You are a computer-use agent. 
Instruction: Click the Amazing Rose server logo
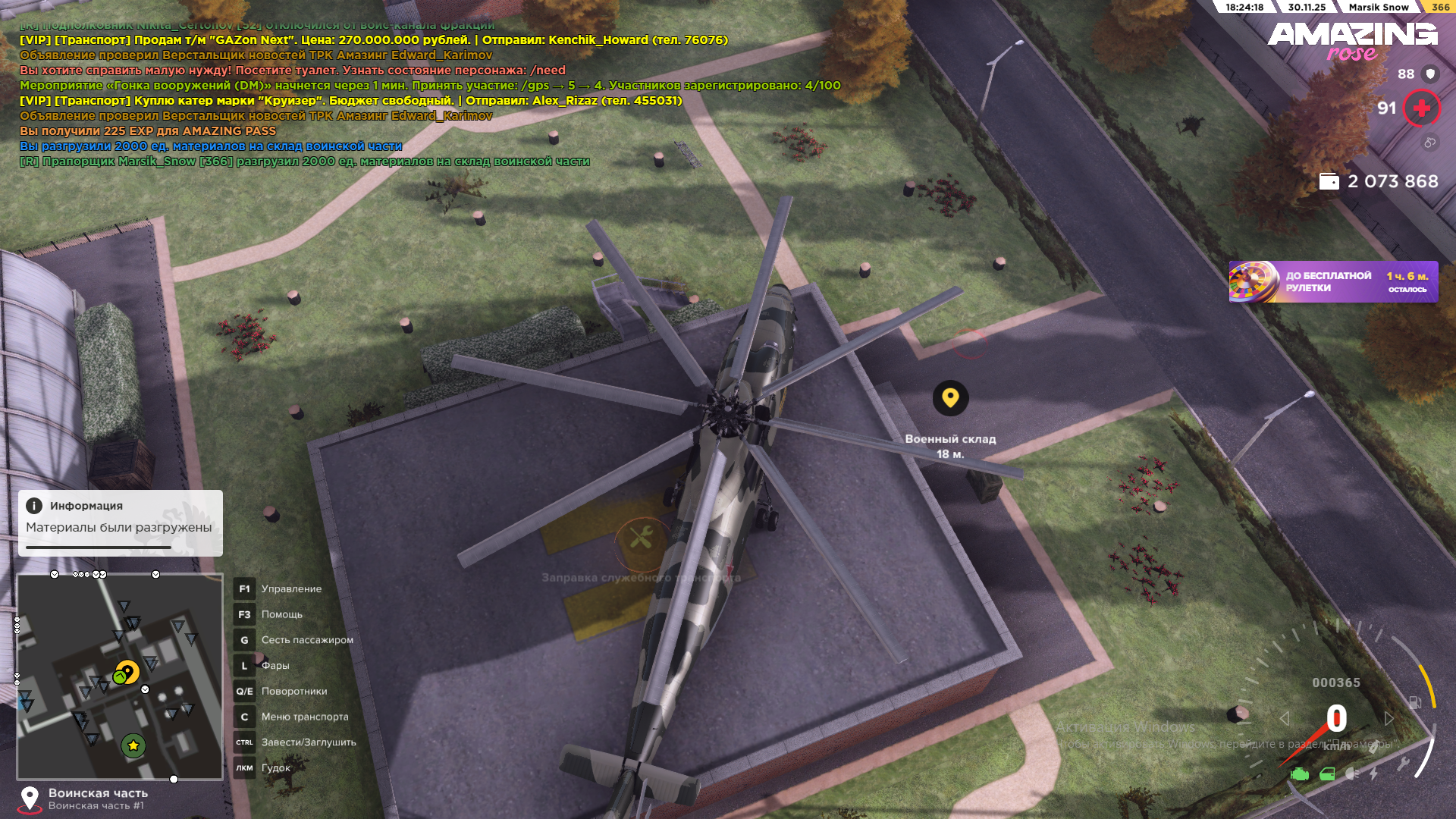pyautogui.click(x=1352, y=41)
